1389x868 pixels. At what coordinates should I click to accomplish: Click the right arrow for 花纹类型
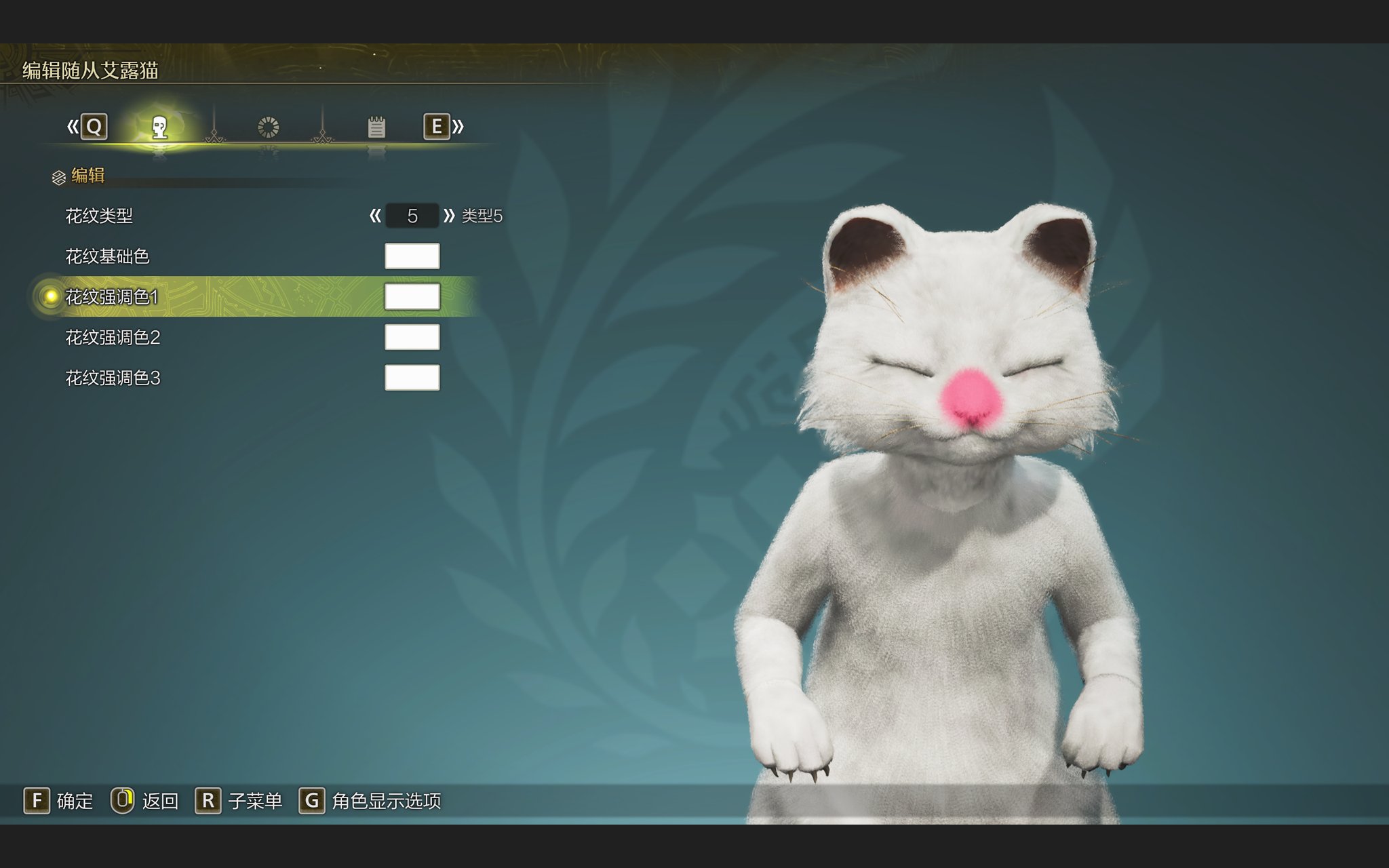448,216
